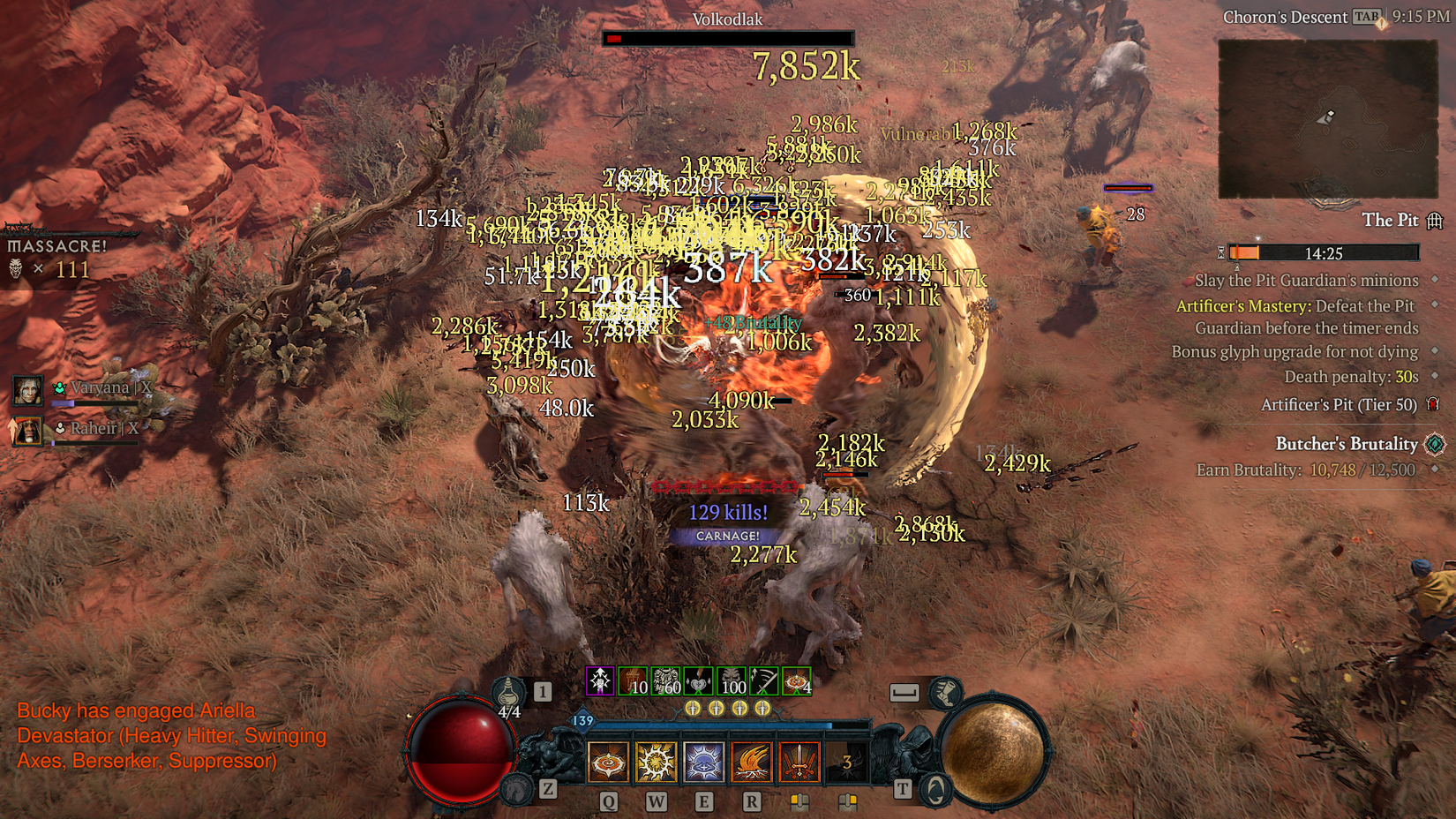This screenshot has width=1456, height=819.
Task: Click the sun-shaped skill on the W slot
Action: [657, 762]
